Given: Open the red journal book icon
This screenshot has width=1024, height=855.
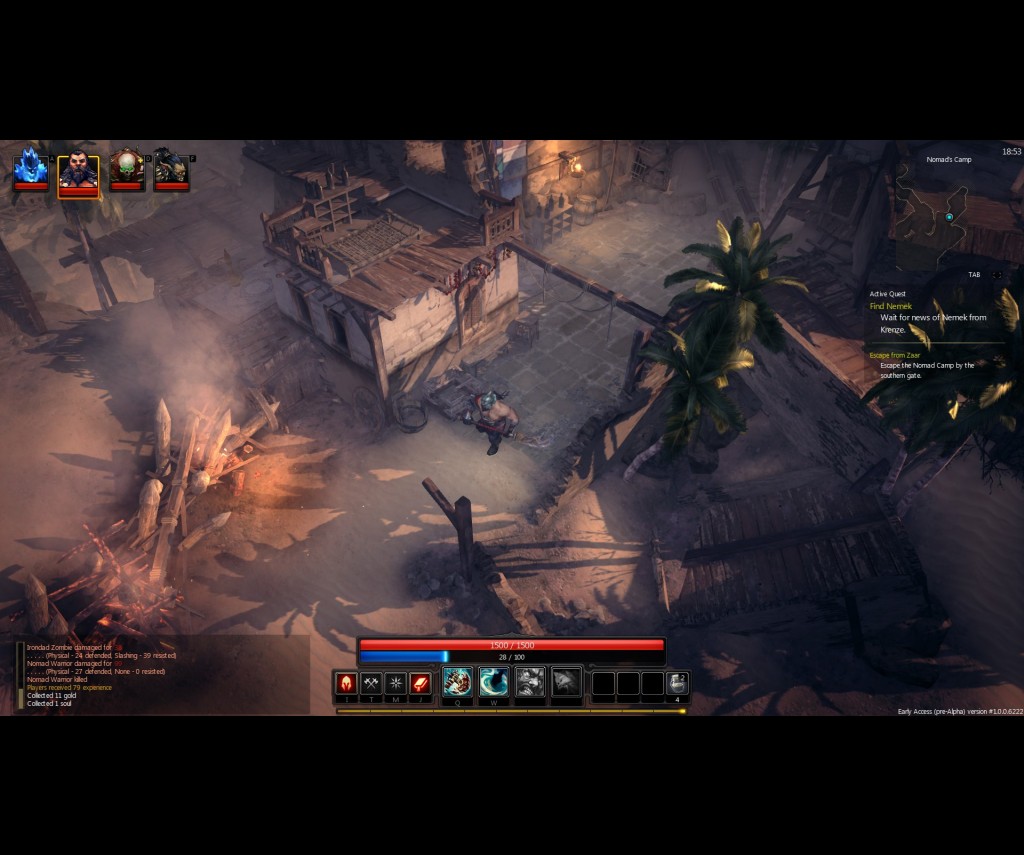Looking at the screenshot, I should pos(421,683).
